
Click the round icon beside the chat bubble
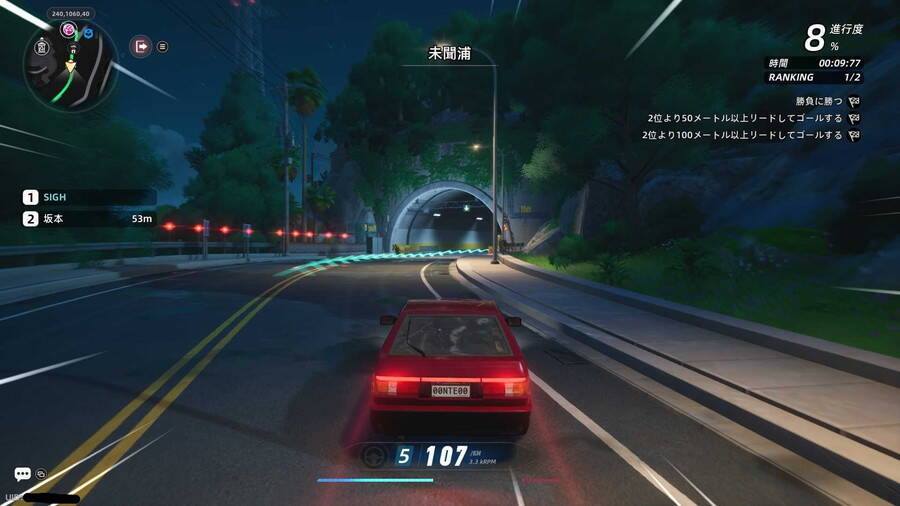click(42, 473)
